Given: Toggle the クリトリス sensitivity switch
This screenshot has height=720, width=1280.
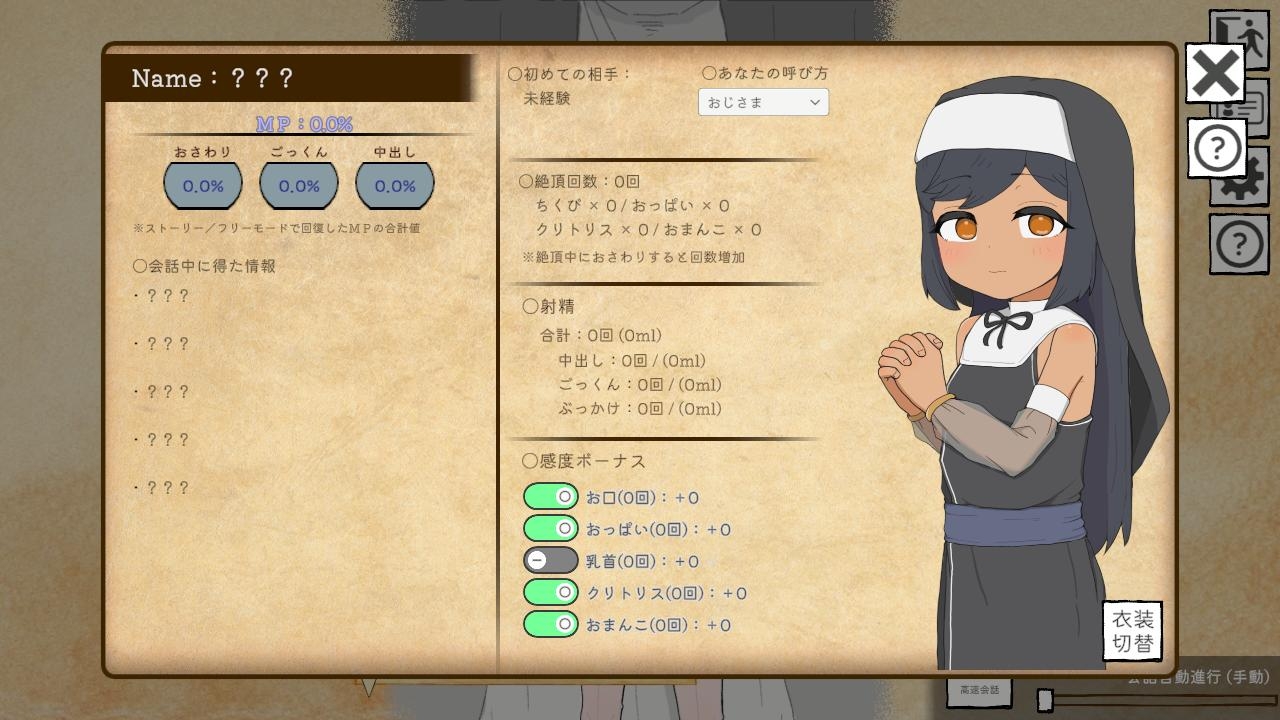Looking at the screenshot, I should click(x=551, y=592).
